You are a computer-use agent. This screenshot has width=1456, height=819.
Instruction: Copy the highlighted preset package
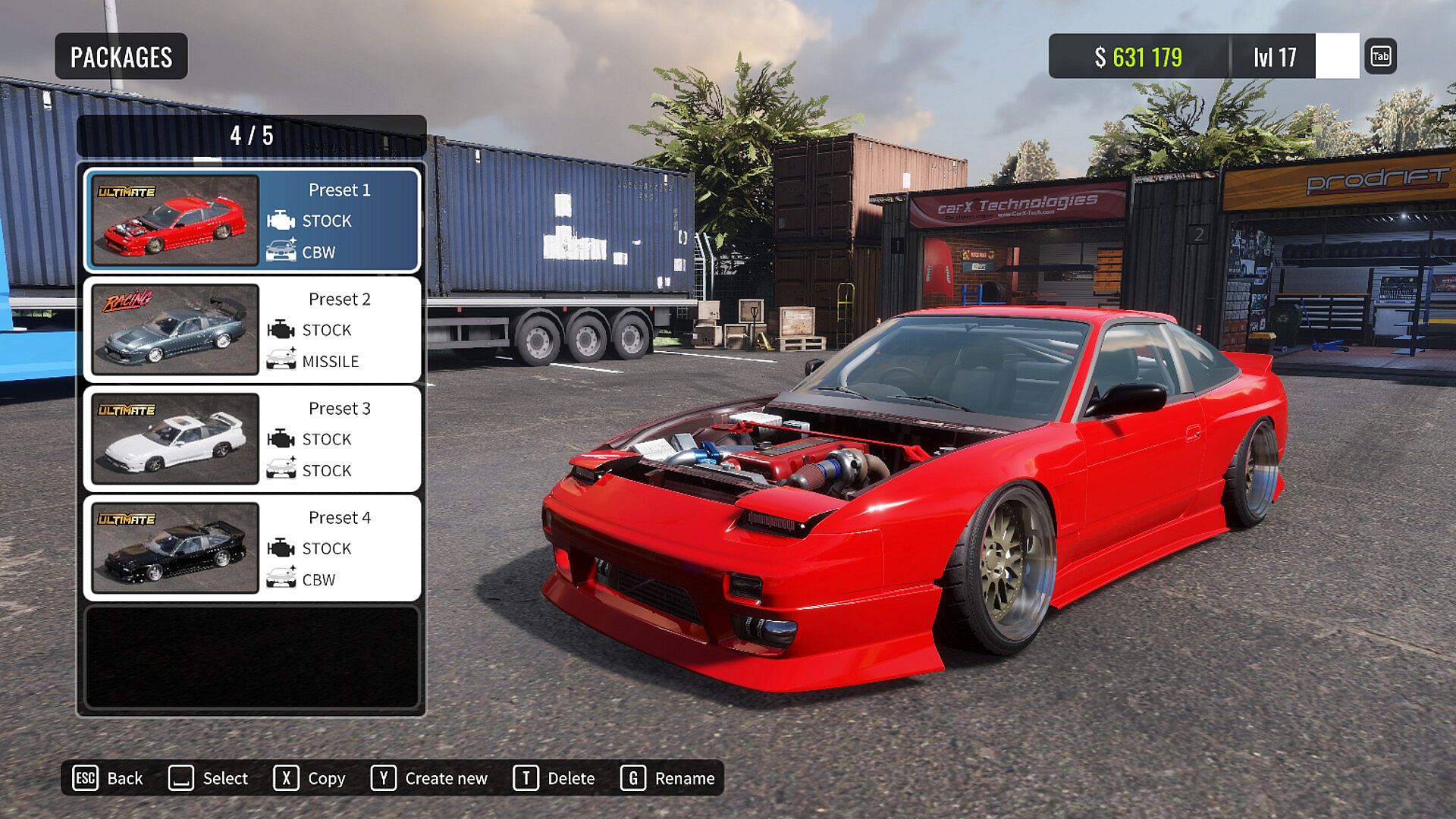(309, 778)
